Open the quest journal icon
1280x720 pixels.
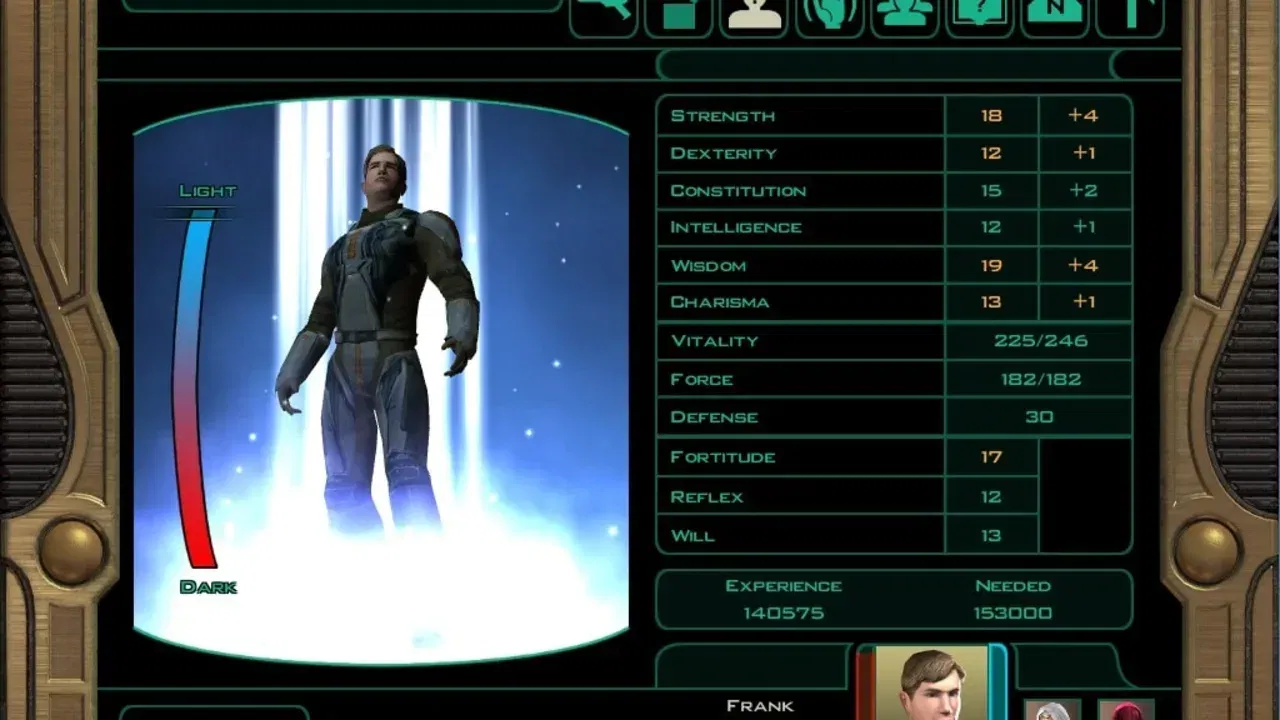[981, 15]
